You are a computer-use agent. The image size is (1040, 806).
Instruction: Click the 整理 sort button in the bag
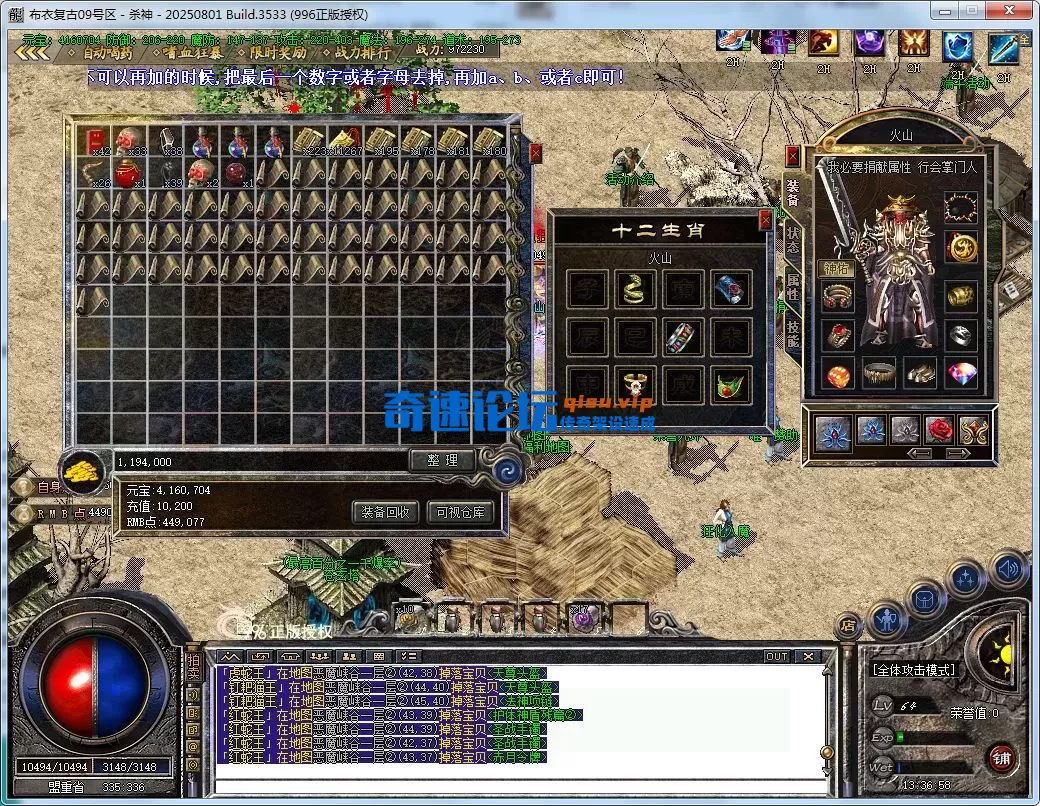pyautogui.click(x=442, y=460)
